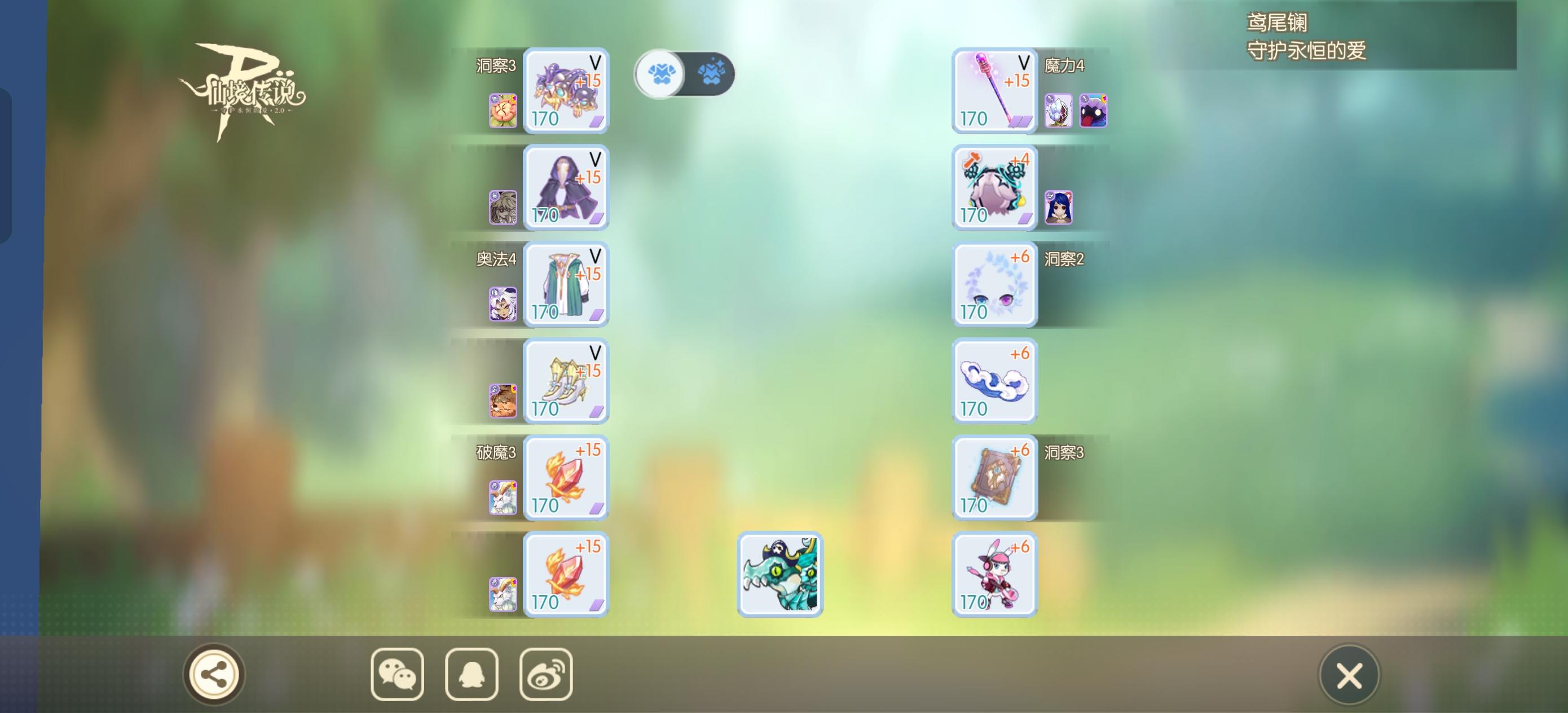Inspect the 洞察3 enchanted book accessory
Viewport: 1568px width, 713px height.
pyautogui.click(x=993, y=477)
